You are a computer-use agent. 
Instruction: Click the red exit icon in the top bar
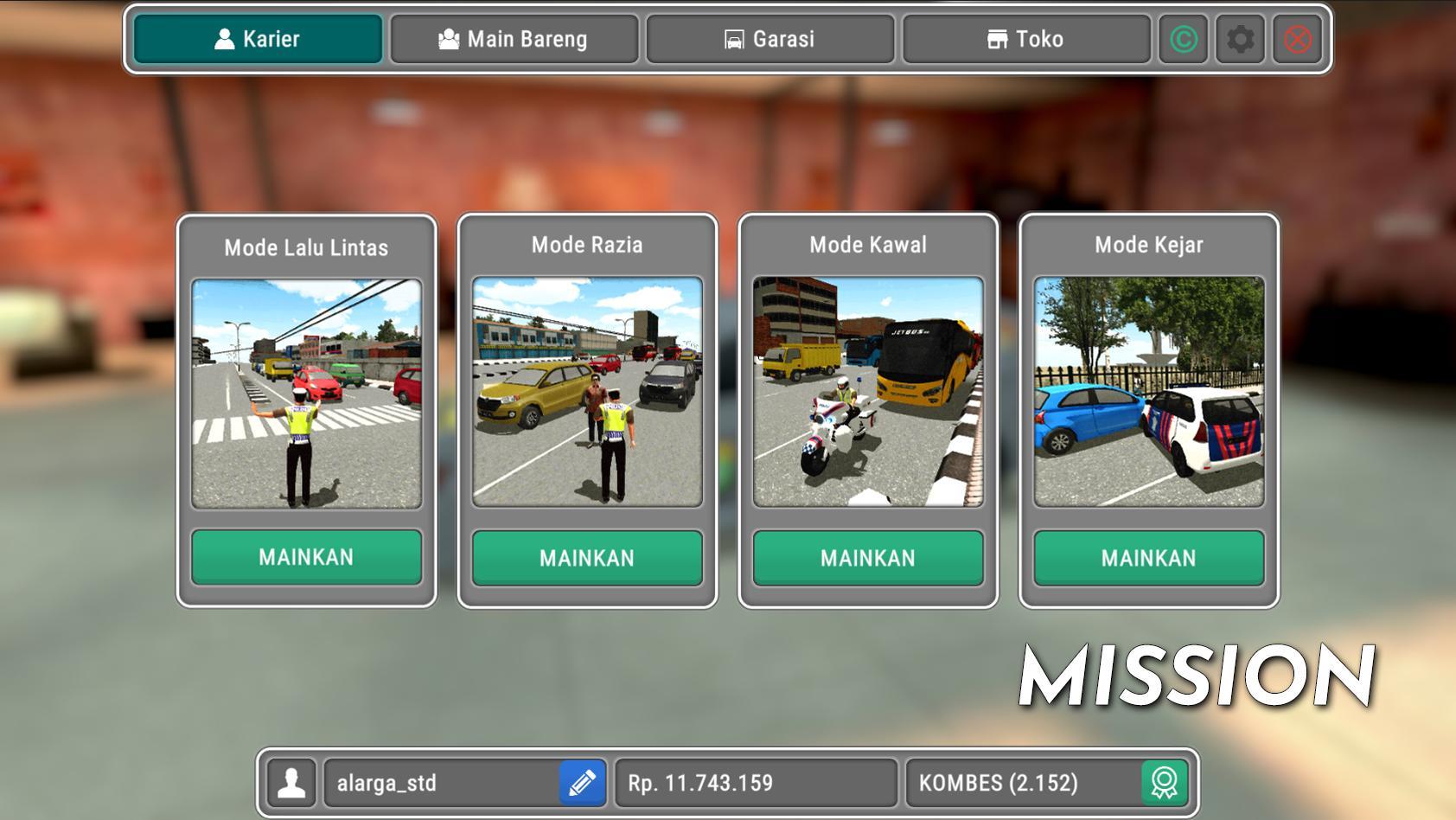point(1298,38)
